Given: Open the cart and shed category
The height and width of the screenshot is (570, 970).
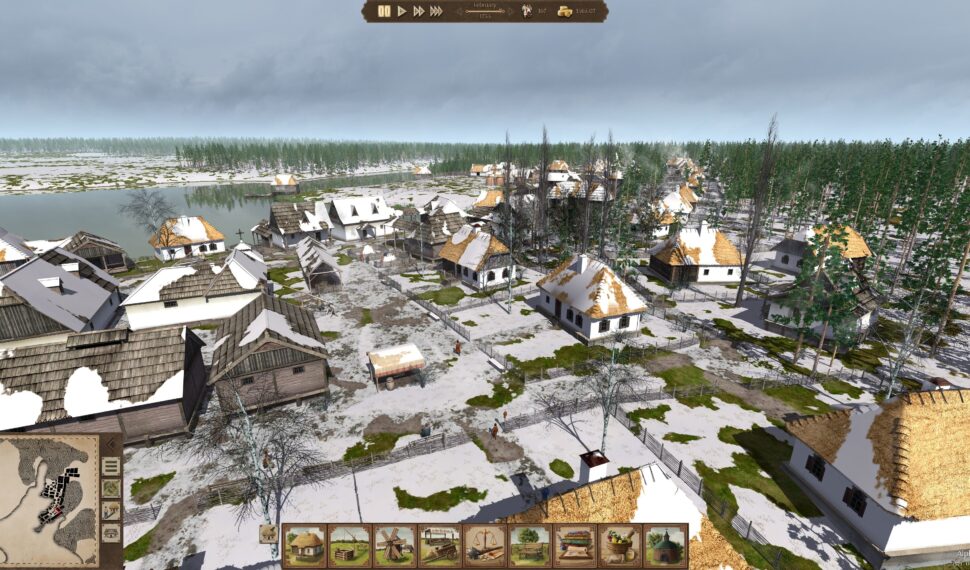Looking at the screenshot, I should pyautogui.click(x=440, y=546).
